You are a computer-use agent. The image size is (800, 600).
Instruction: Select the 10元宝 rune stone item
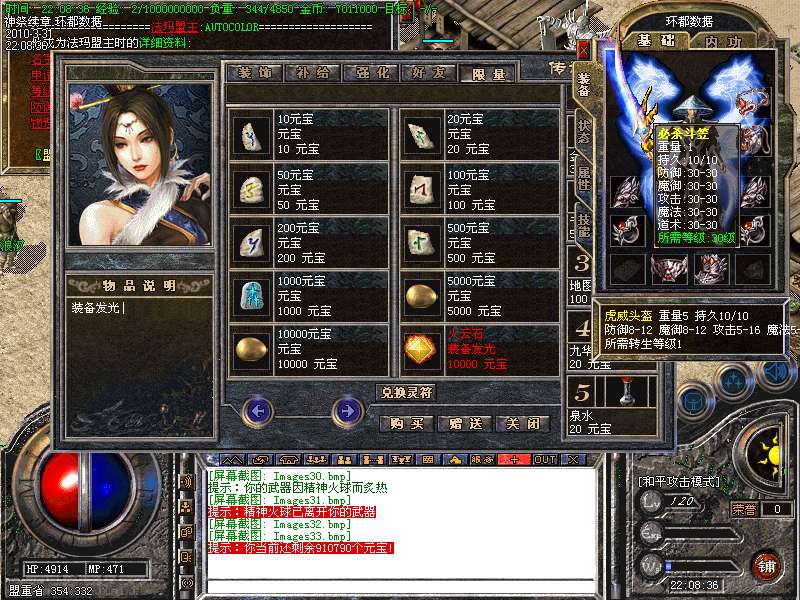tap(250, 133)
